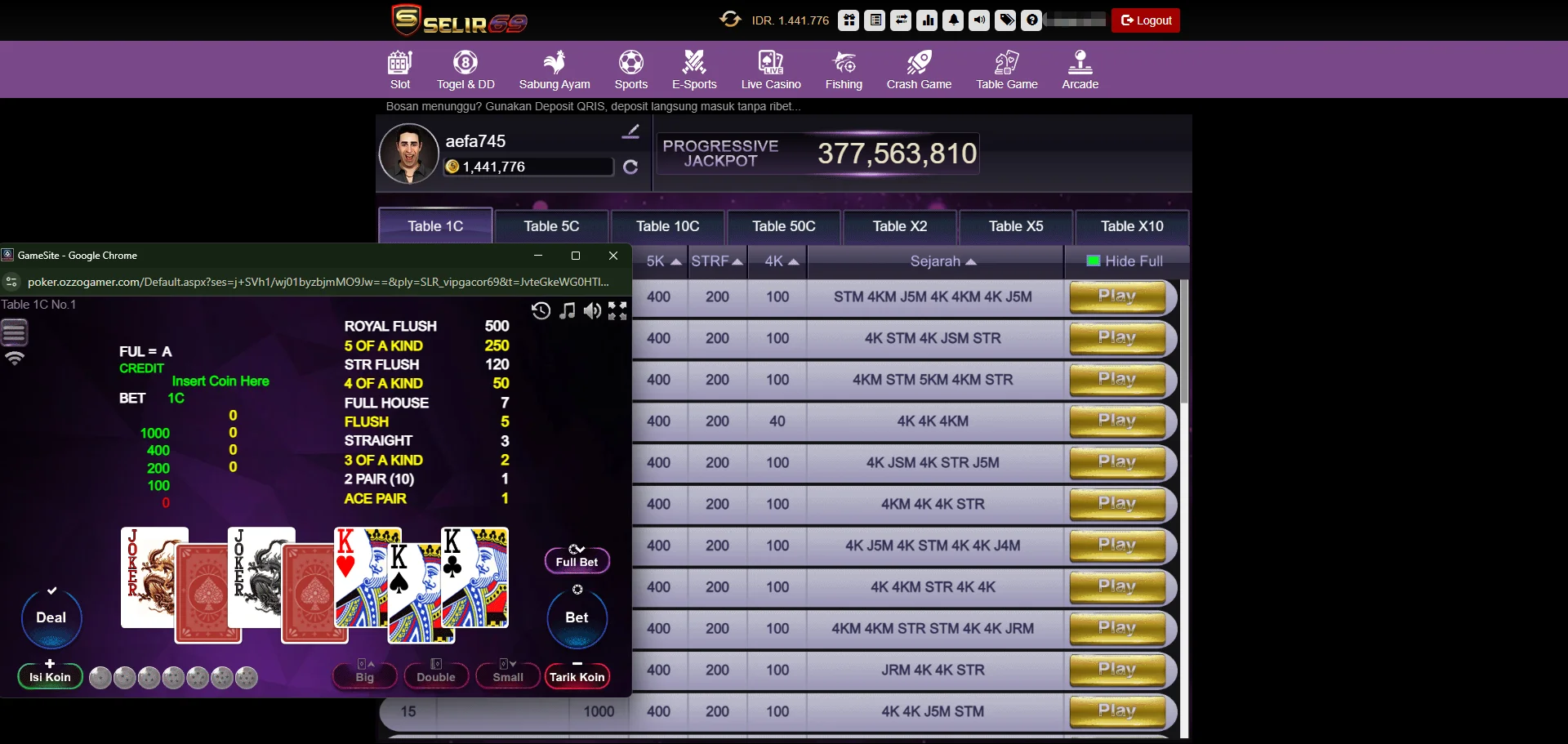Open the transaction report document icon
Image resolution: width=1568 pixels, height=744 pixels.
point(875,20)
